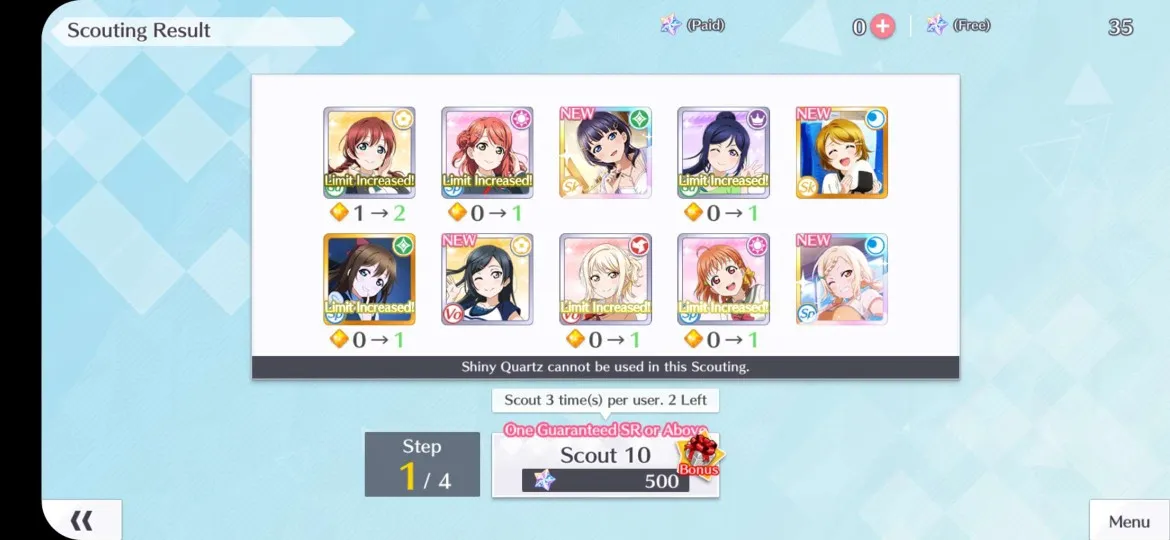Select the card showing limit 1 → 2

369,153
